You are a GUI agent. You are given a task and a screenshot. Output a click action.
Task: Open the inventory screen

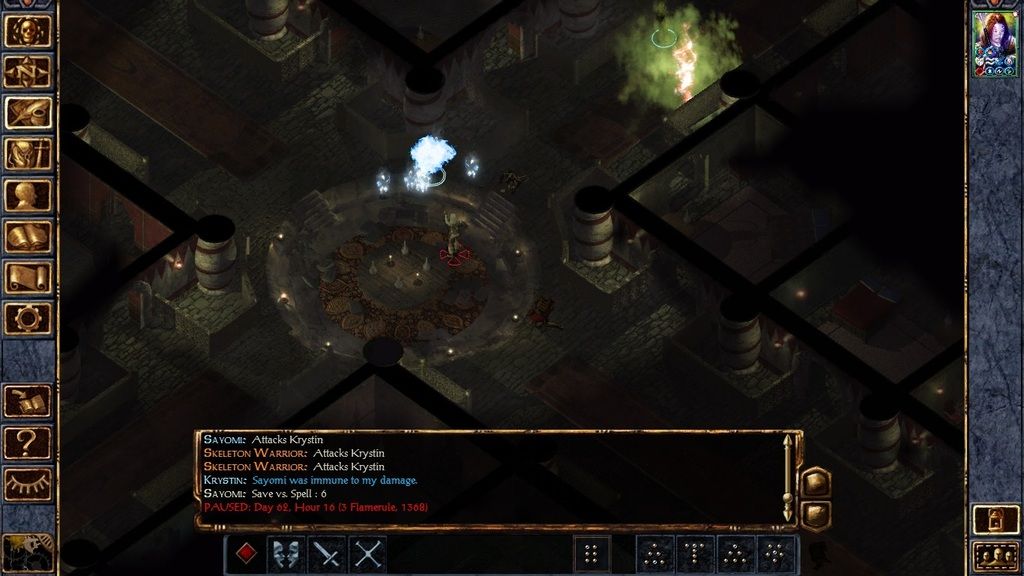pos(28,154)
